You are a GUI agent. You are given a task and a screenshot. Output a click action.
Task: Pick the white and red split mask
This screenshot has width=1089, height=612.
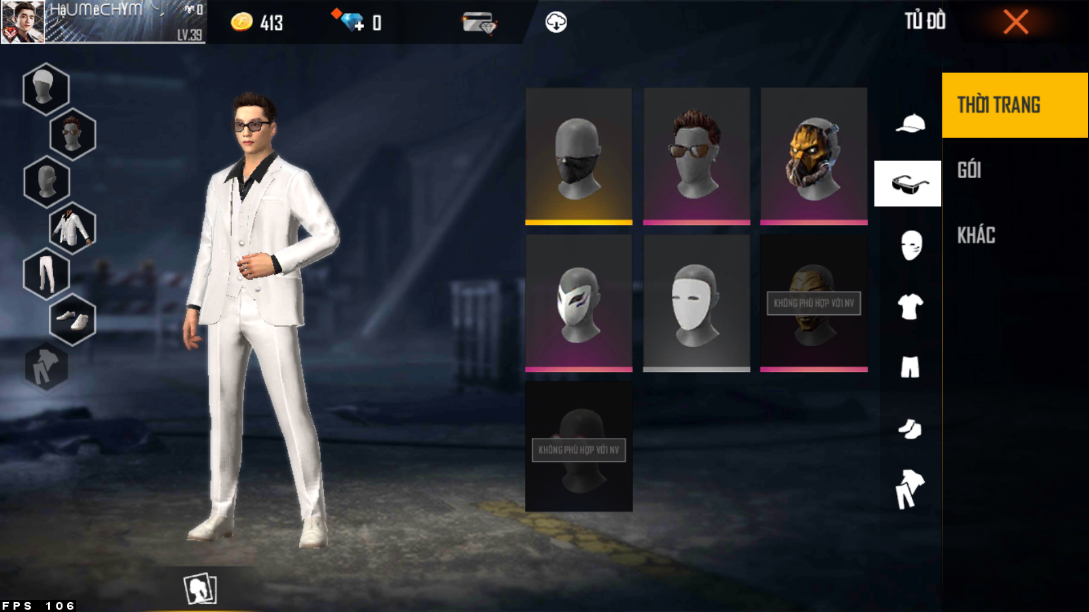(578, 302)
